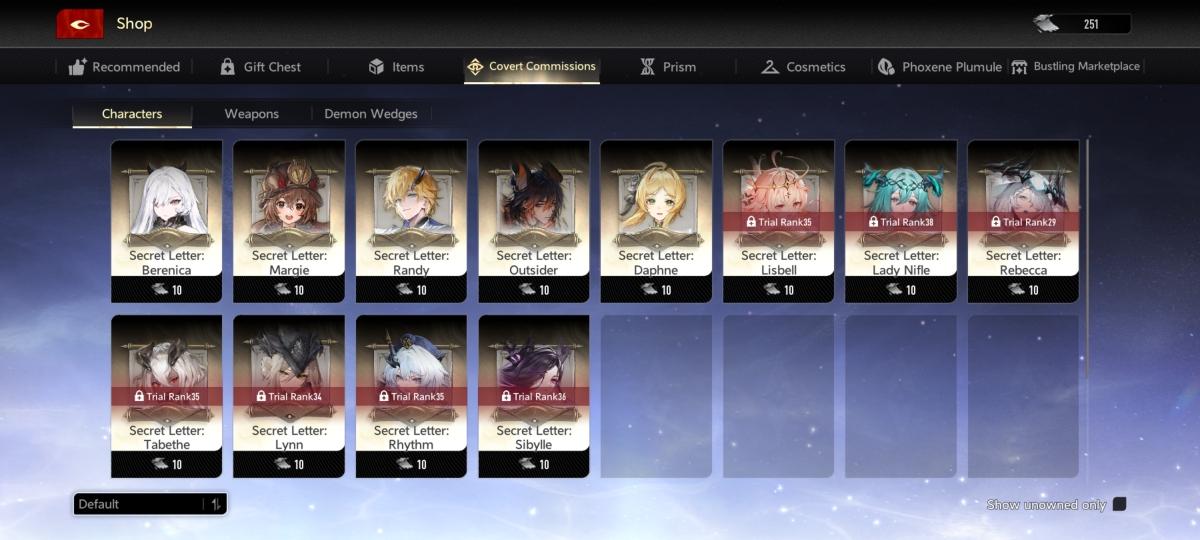Select the Demon Wedges sub-tab
The width and height of the screenshot is (1200, 540).
pos(371,114)
